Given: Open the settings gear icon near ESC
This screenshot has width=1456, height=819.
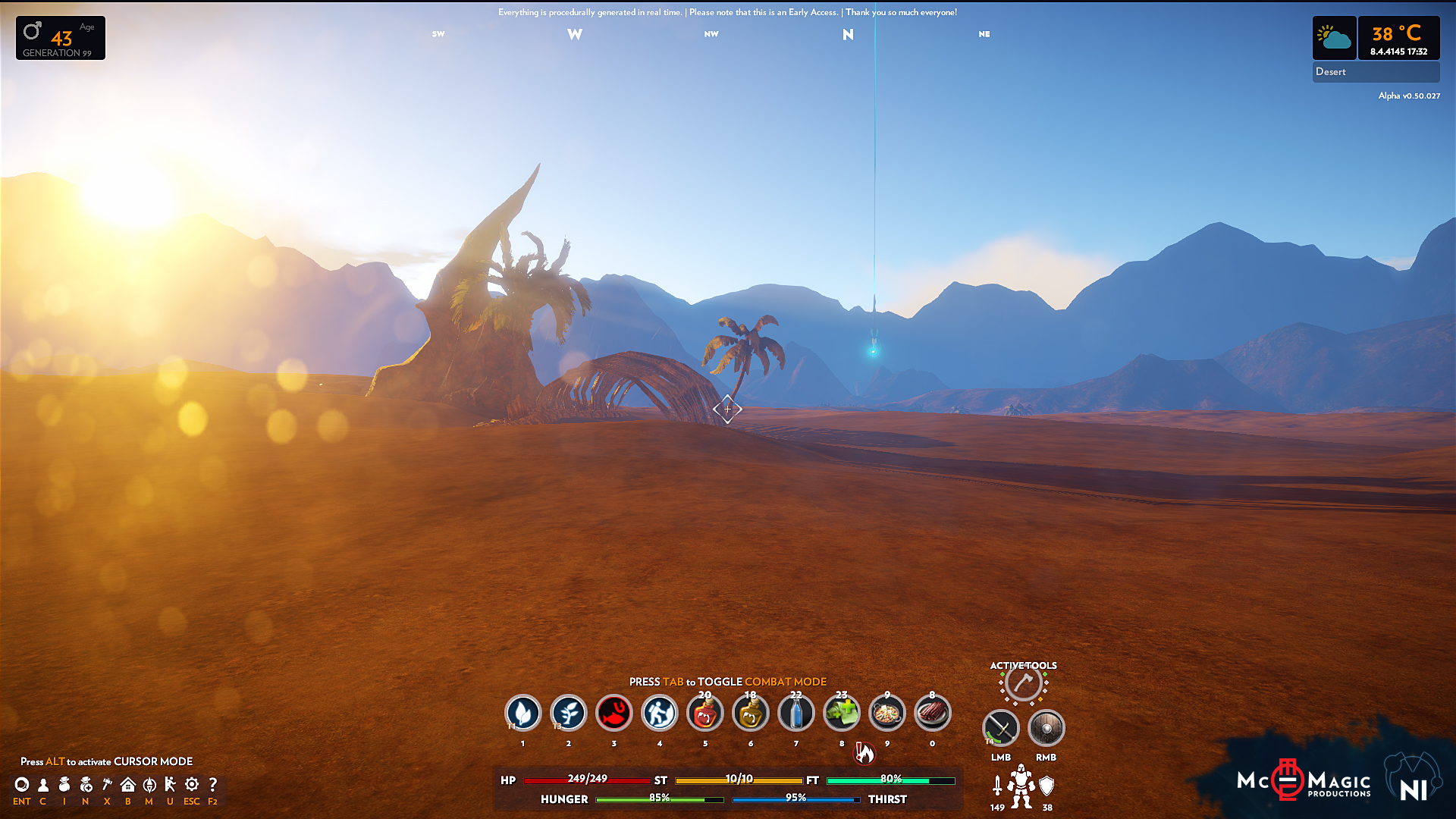Looking at the screenshot, I should 192,785.
